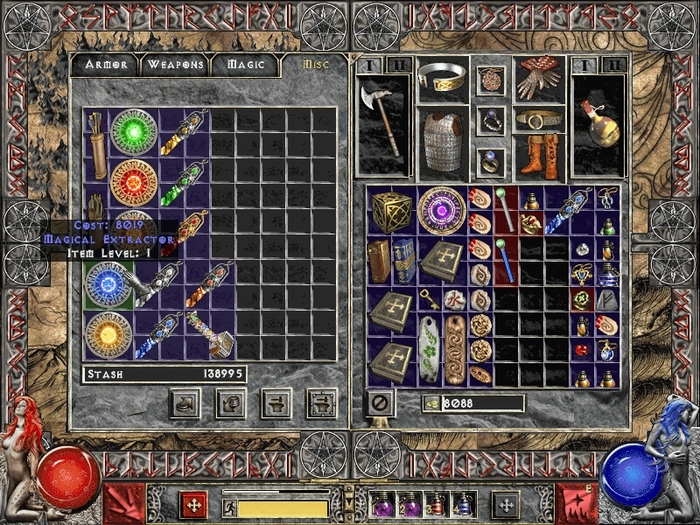Click the equipped belt slot
Viewport: 700px width, 525px height.
pyautogui.click(x=539, y=120)
